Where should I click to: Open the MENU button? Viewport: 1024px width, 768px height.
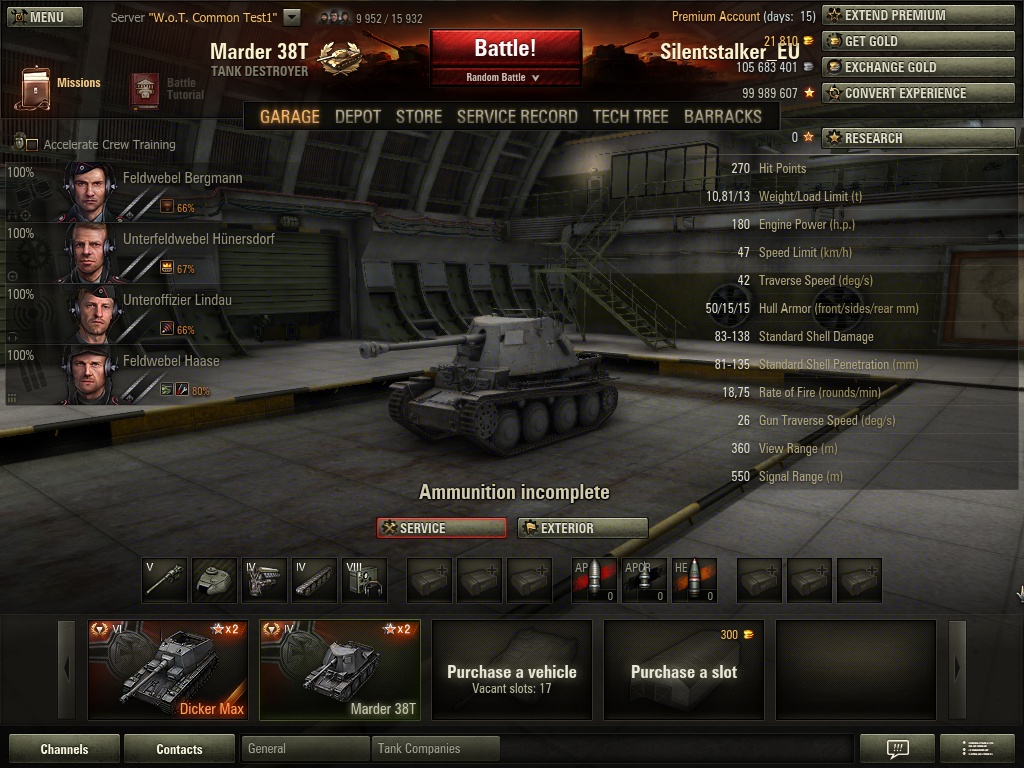coord(45,17)
